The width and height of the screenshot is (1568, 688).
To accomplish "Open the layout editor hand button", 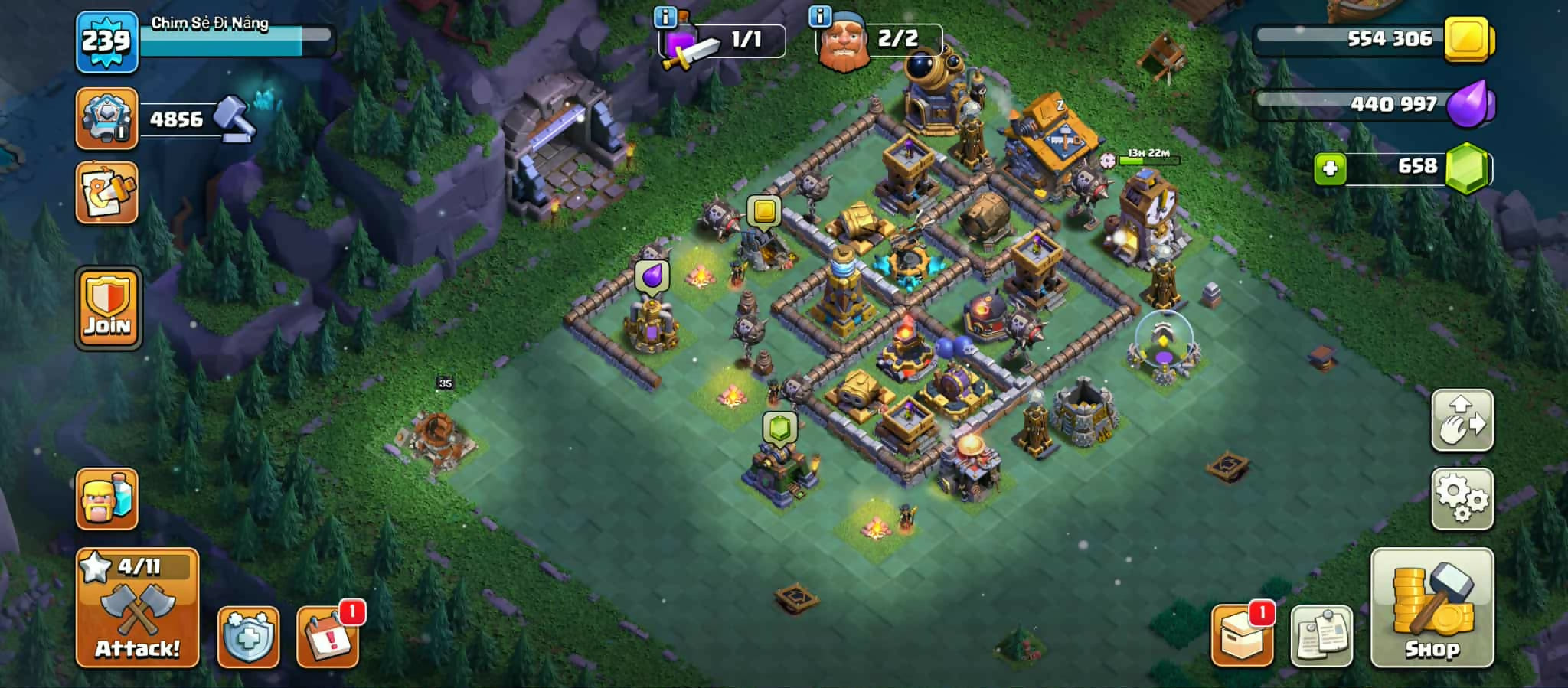I will (1462, 420).
